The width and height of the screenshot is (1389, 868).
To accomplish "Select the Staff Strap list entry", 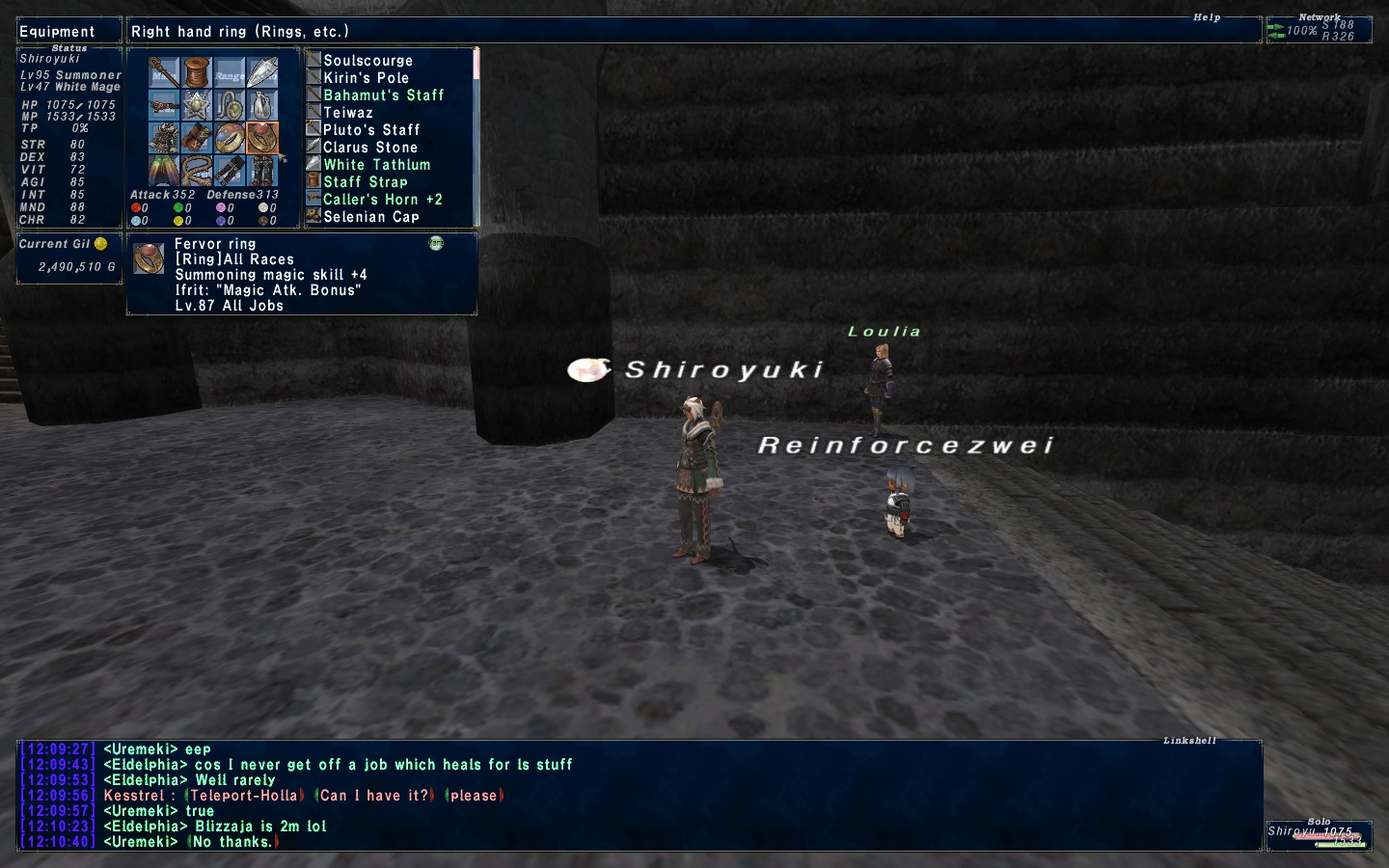I will pos(365,182).
